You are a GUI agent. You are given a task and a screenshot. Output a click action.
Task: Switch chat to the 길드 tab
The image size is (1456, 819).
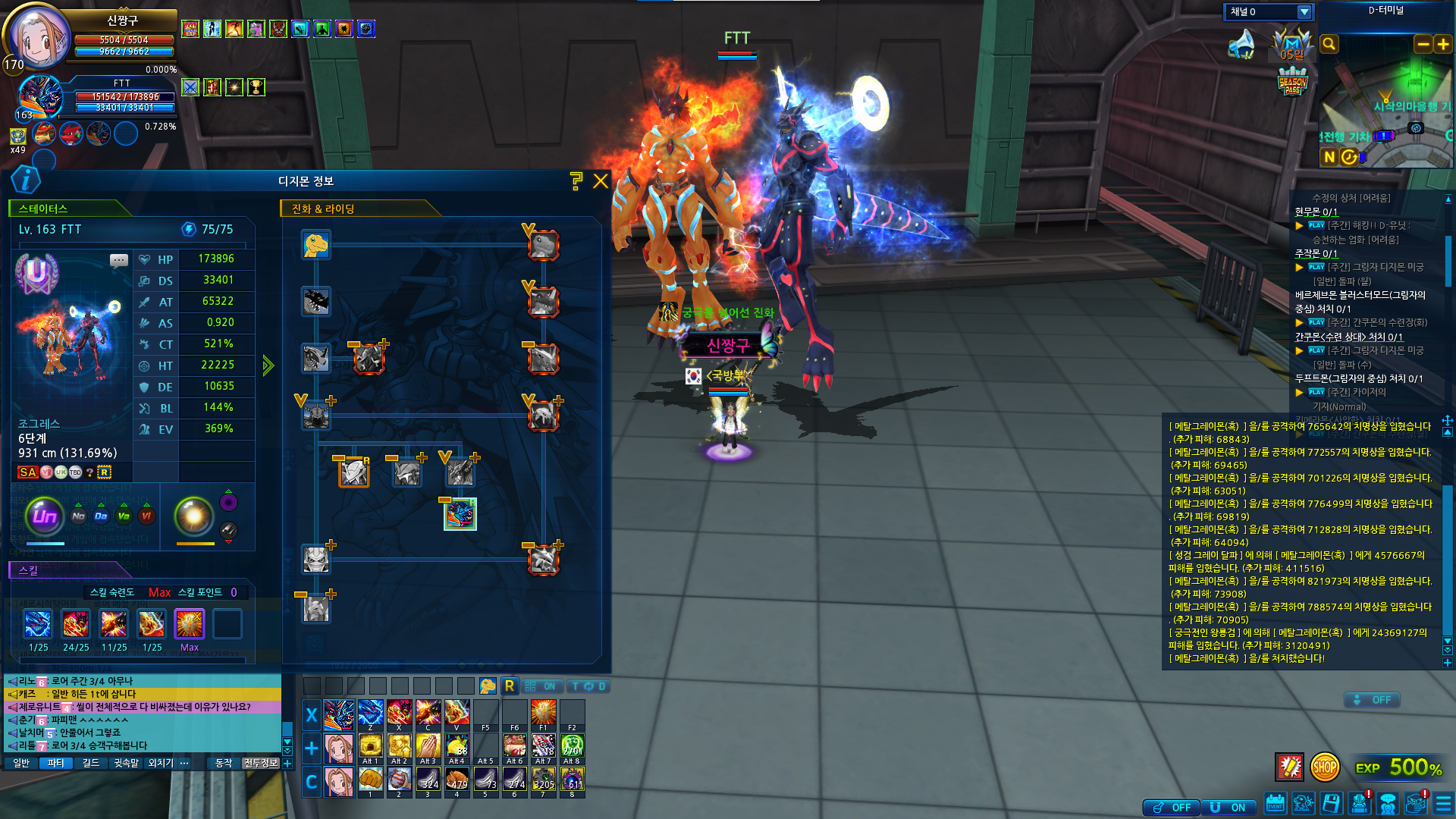[x=91, y=763]
